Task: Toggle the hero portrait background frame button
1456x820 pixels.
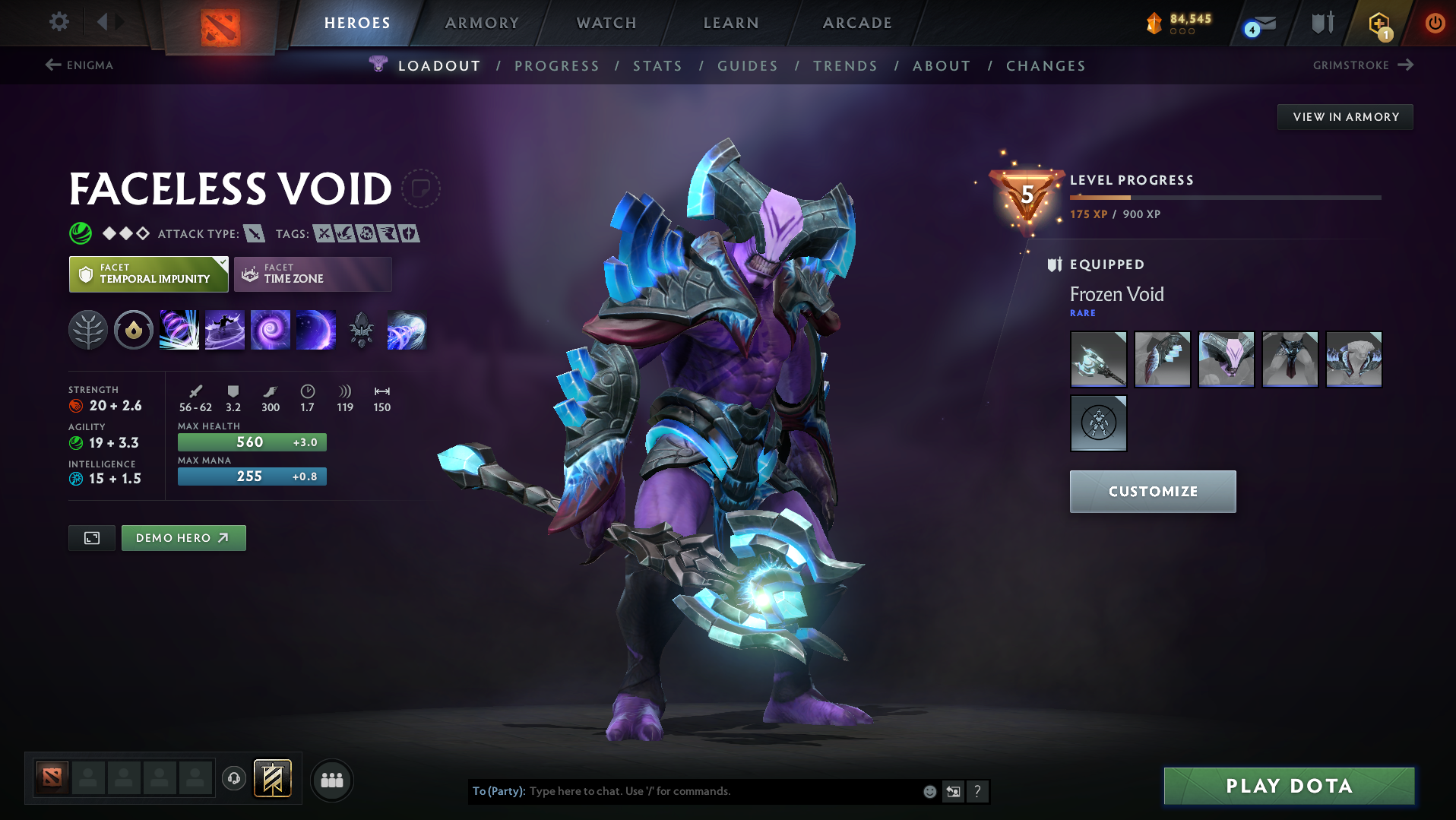Action: (x=91, y=537)
